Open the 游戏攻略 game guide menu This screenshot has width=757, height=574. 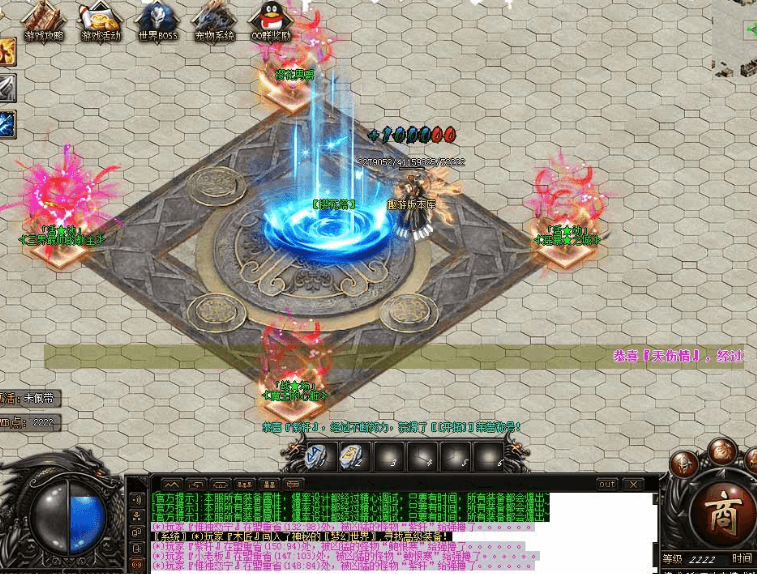pyautogui.click(x=44, y=20)
